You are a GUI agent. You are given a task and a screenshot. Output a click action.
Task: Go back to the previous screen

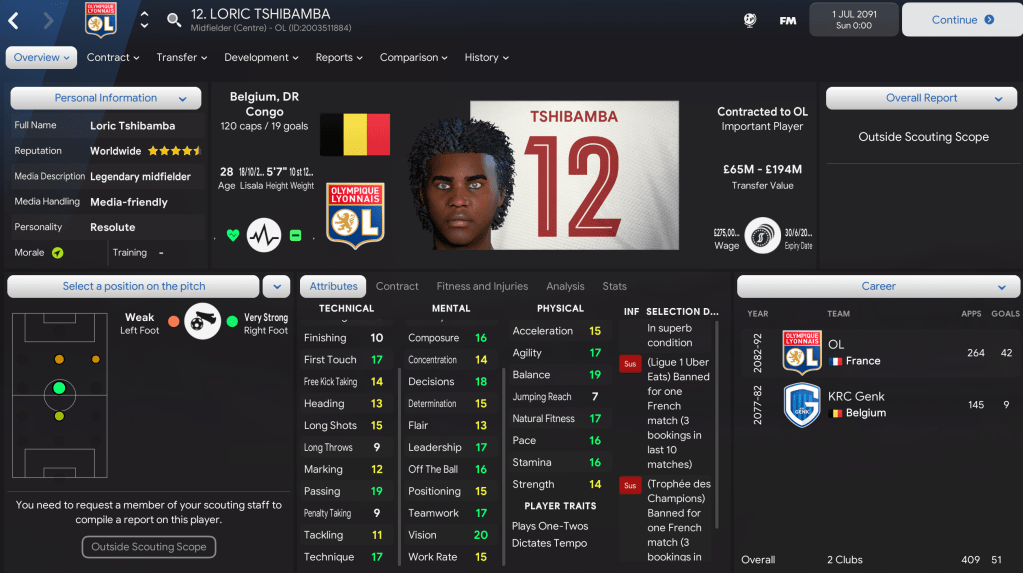(x=14, y=20)
